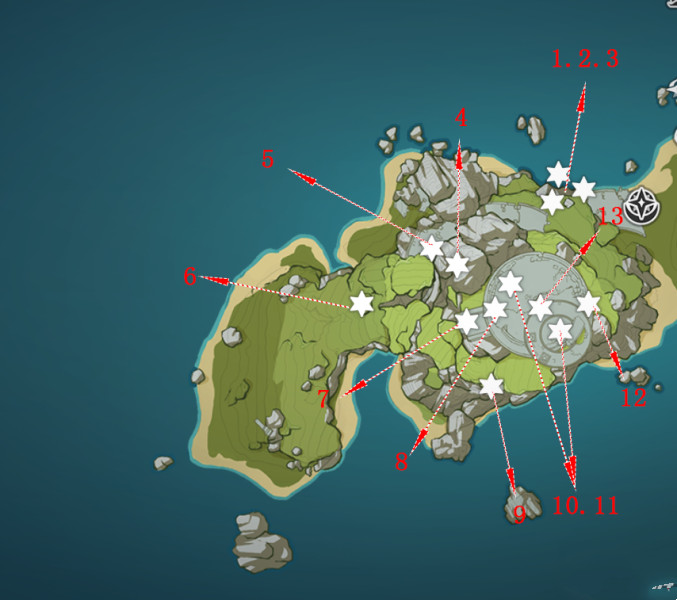Select the compass-shaped domain icon on the map
The width and height of the screenshot is (677, 600).
pos(645,208)
